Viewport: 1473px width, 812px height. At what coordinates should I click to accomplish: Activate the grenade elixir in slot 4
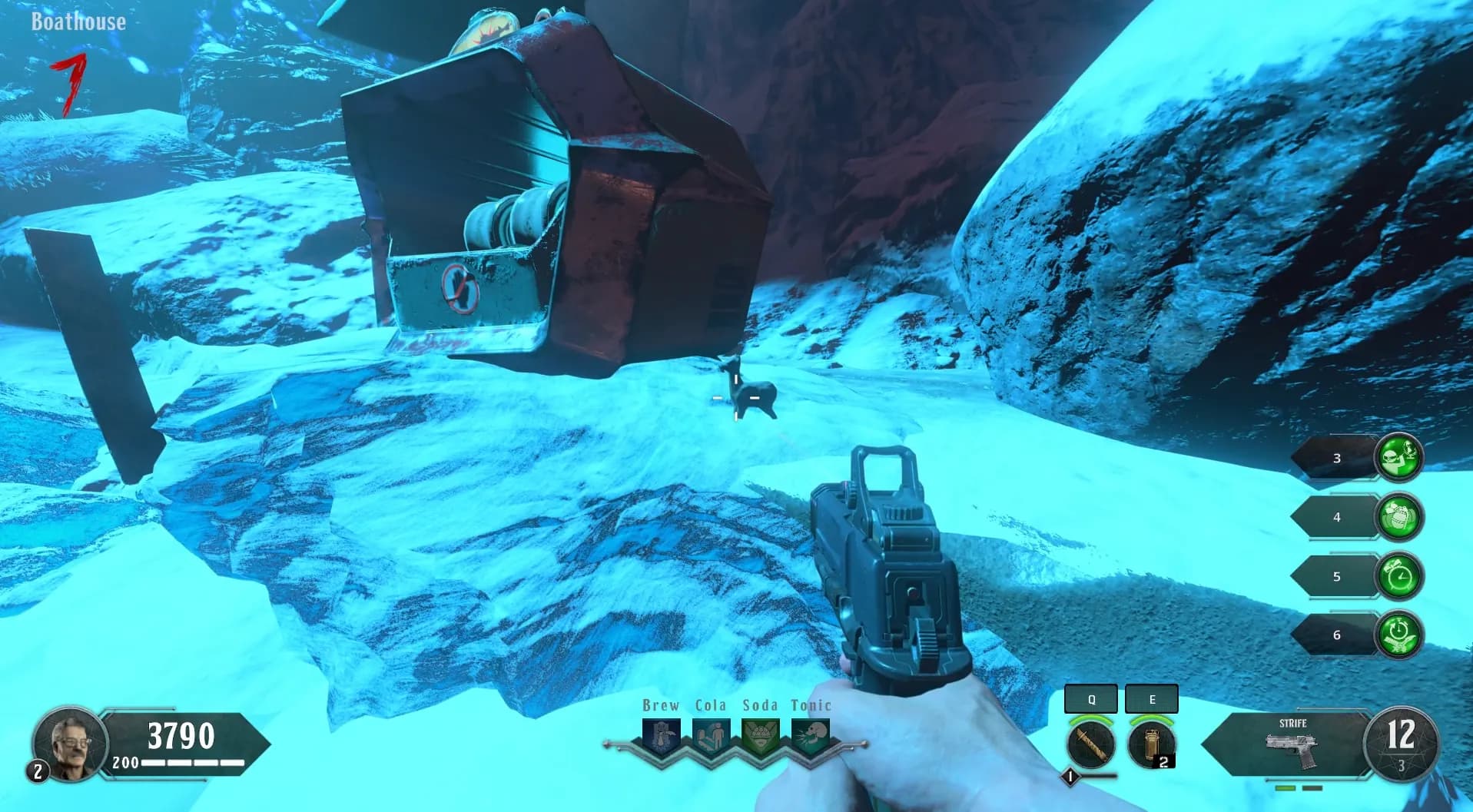1398,517
